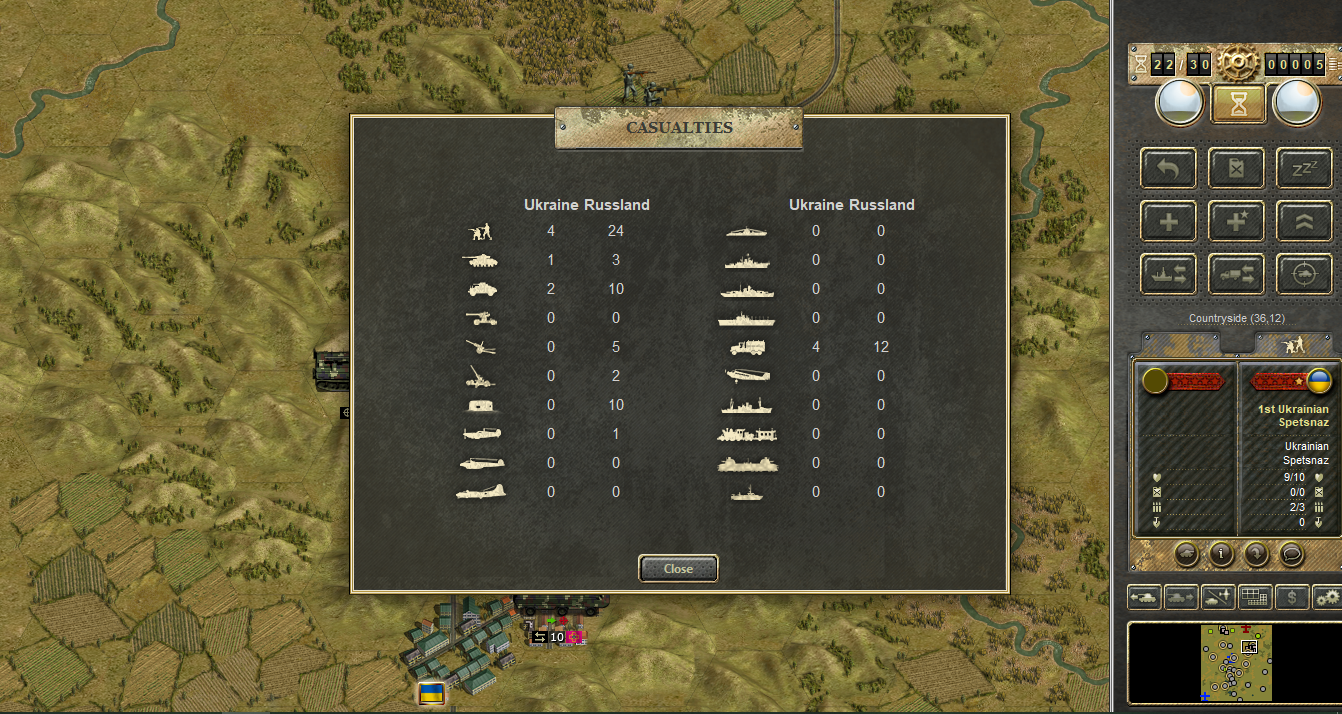The width and height of the screenshot is (1342, 714).
Task: Put the unit to sleep (ZZZ button)
Action: [1304, 169]
